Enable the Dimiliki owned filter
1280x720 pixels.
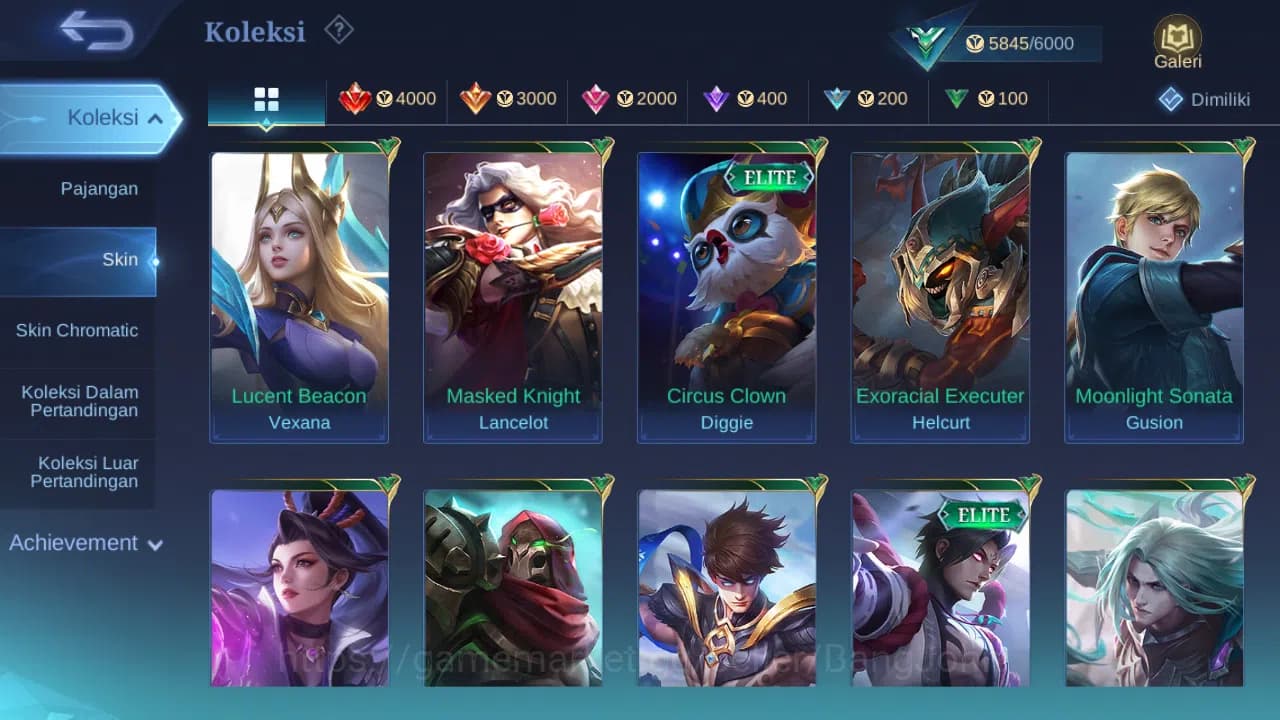point(1203,99)
